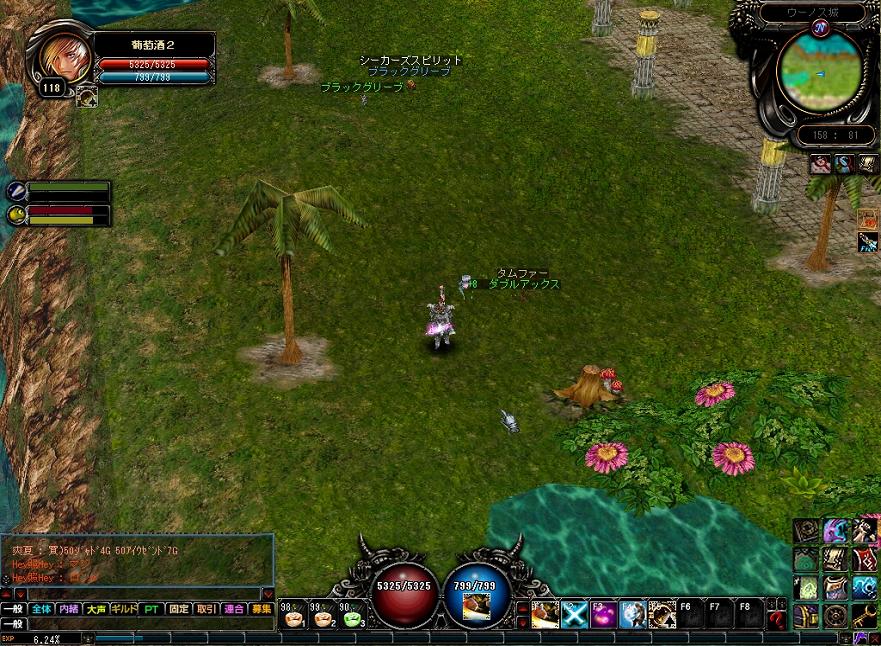Select the 全体 chat channel tab

click(x=41, y=608)
